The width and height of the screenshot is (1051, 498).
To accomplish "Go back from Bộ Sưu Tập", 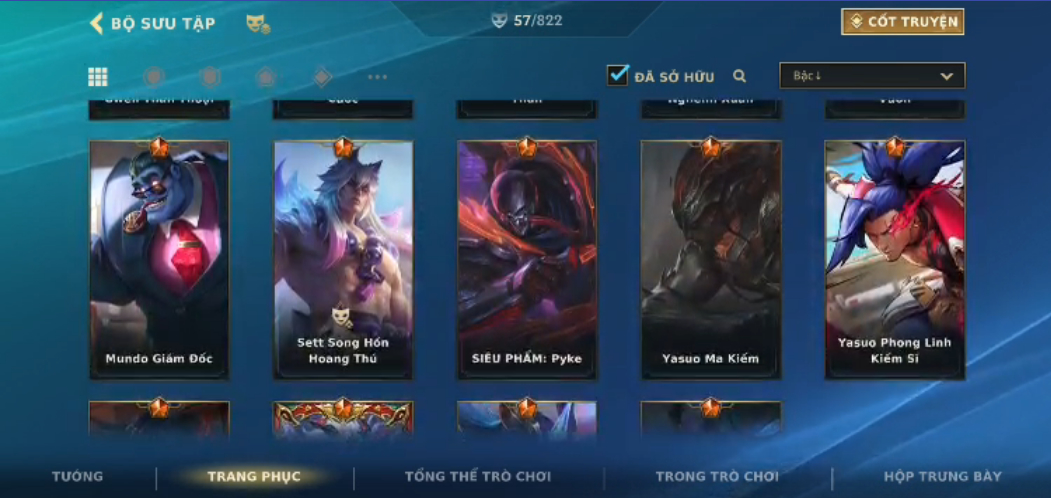I will tap(97, 24).
